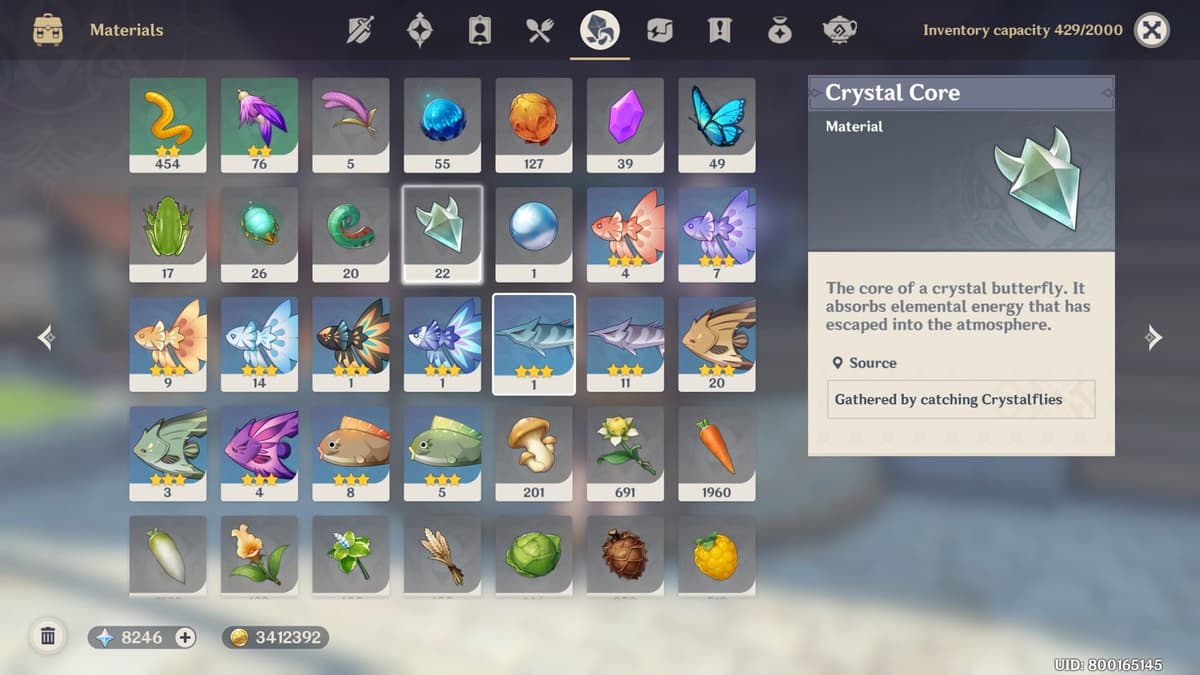
Task: Choose the pinecone item slot
Action: (625, 555)
